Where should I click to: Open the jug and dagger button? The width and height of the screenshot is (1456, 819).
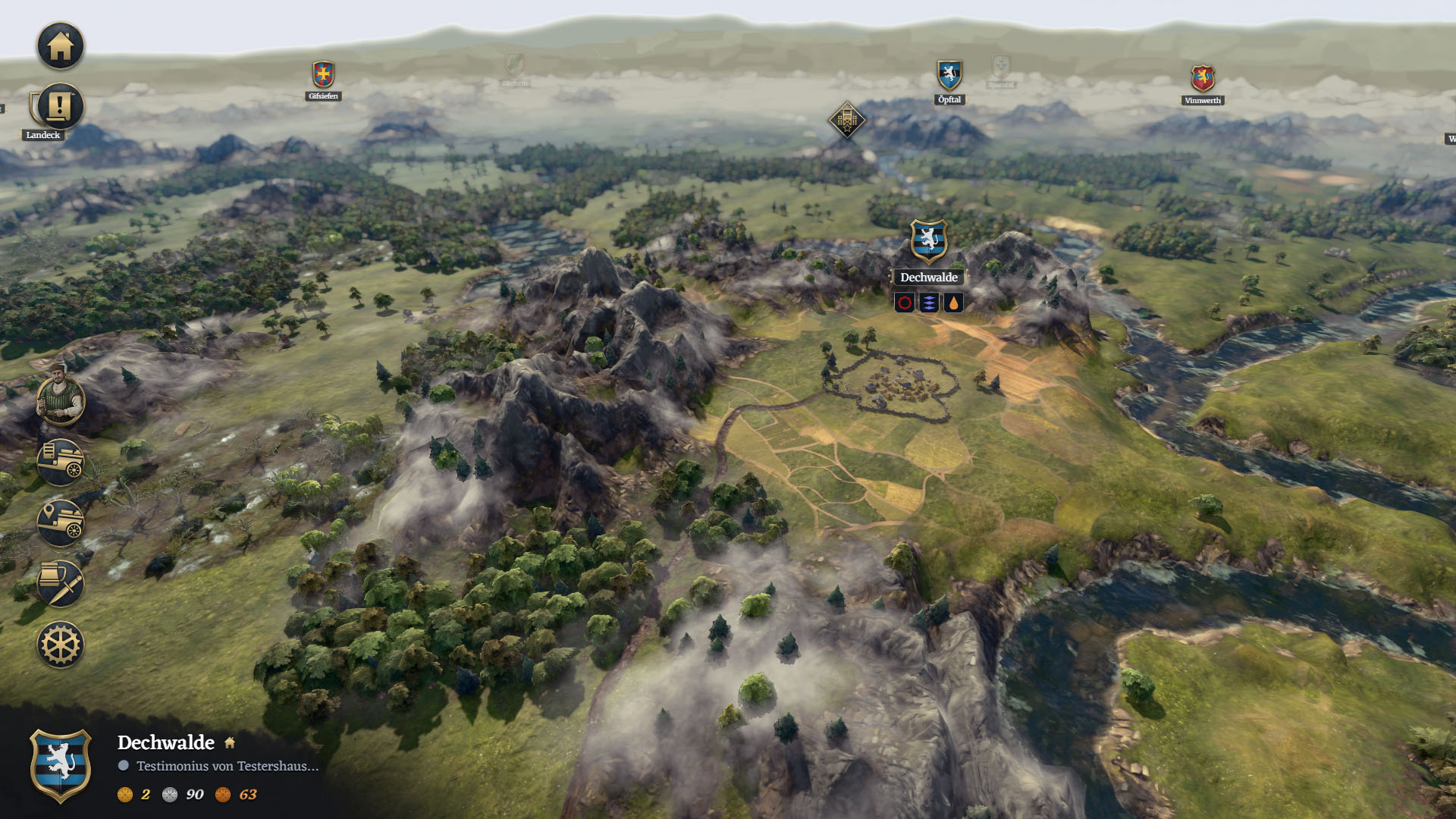[x=61, y=583]
